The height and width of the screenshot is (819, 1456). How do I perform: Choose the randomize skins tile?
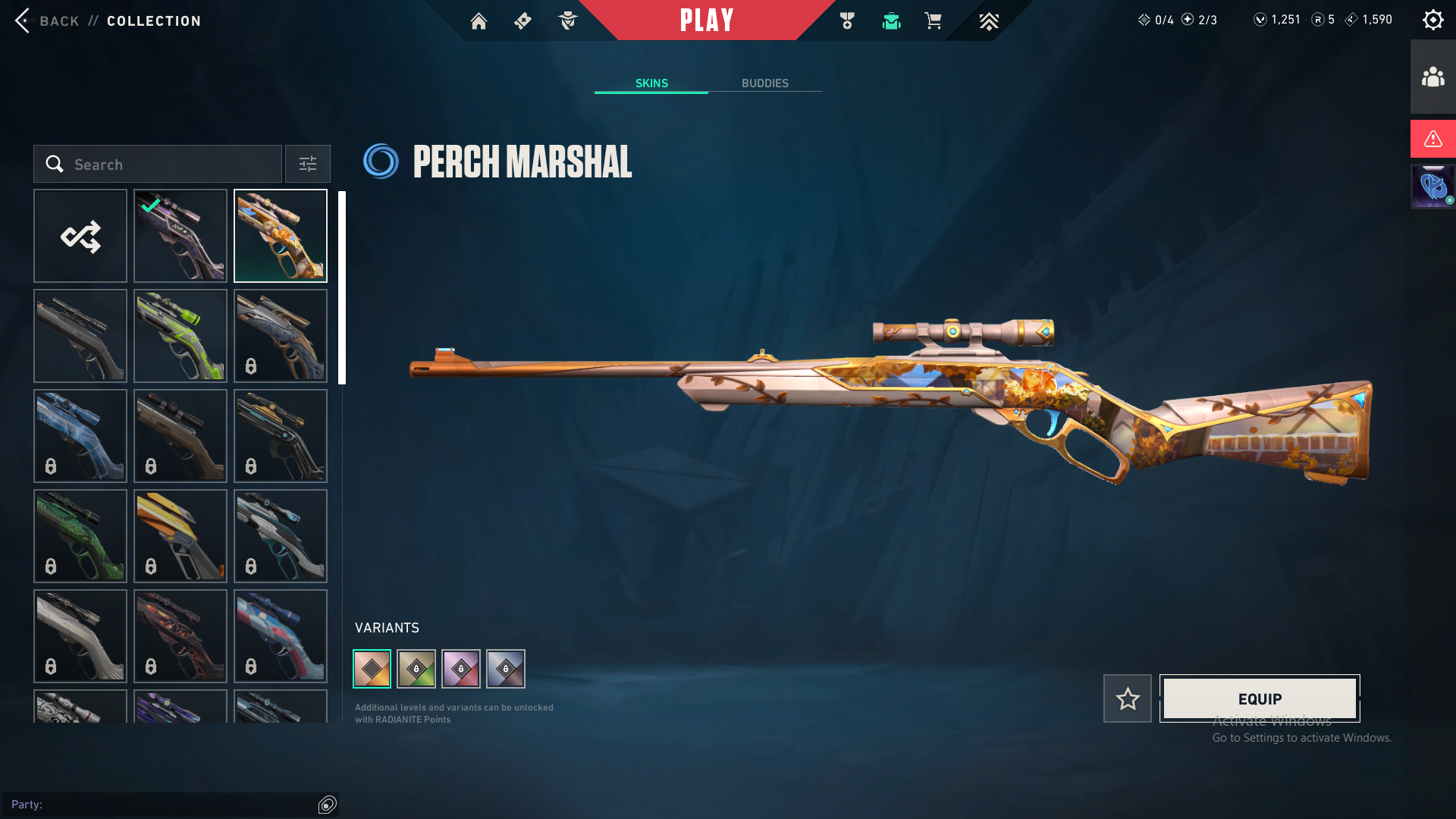pos(80,236)
